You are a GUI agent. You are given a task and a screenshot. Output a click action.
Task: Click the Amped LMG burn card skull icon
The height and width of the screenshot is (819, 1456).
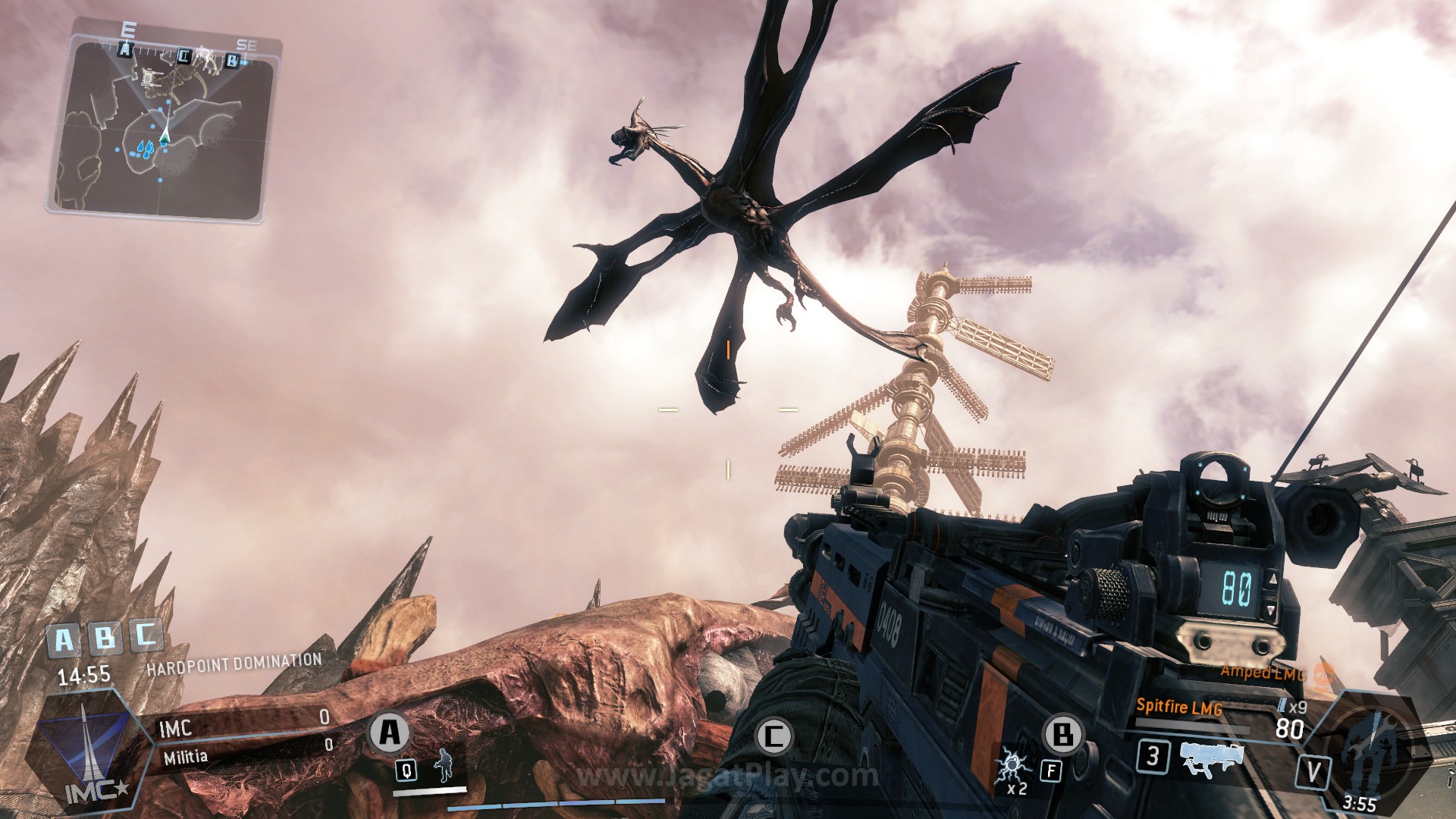(1323, 673)
